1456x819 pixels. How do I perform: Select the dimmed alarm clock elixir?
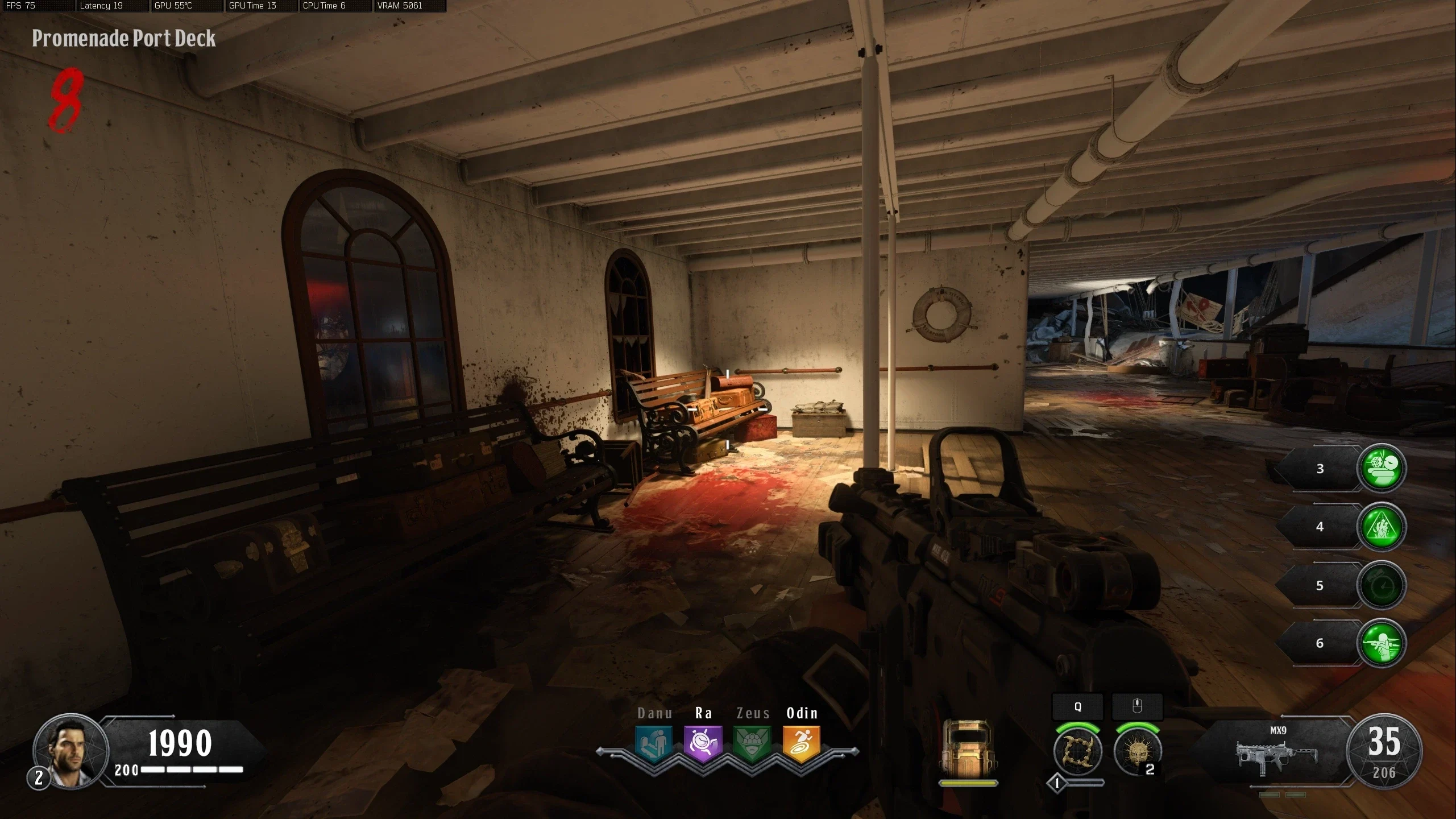[1381, 585]
